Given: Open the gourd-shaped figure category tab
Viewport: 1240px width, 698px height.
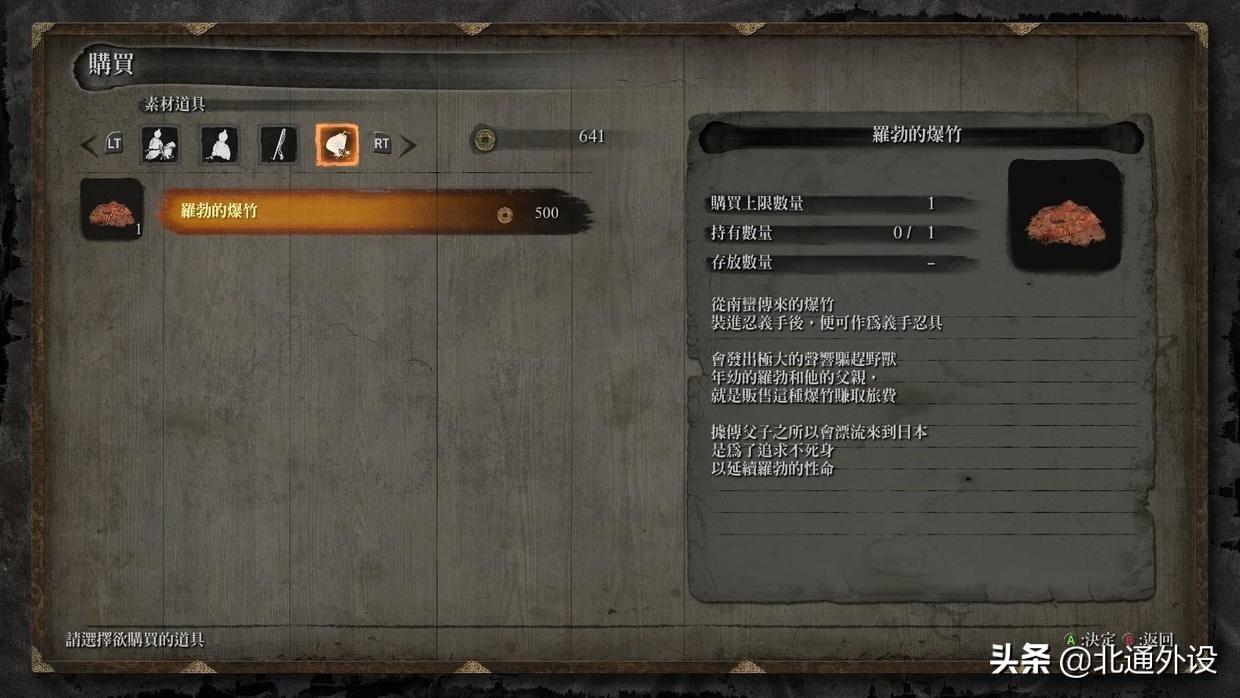Looking at the screenshot, I should click(219, 145).
